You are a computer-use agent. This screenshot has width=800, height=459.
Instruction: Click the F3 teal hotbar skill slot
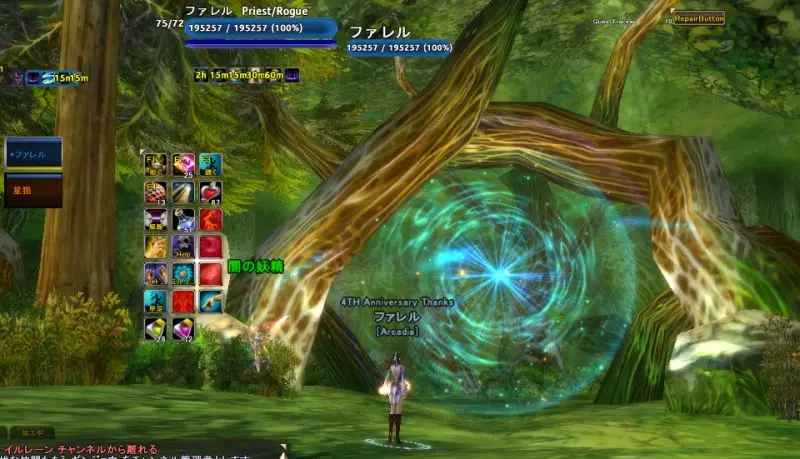point(210,165)
